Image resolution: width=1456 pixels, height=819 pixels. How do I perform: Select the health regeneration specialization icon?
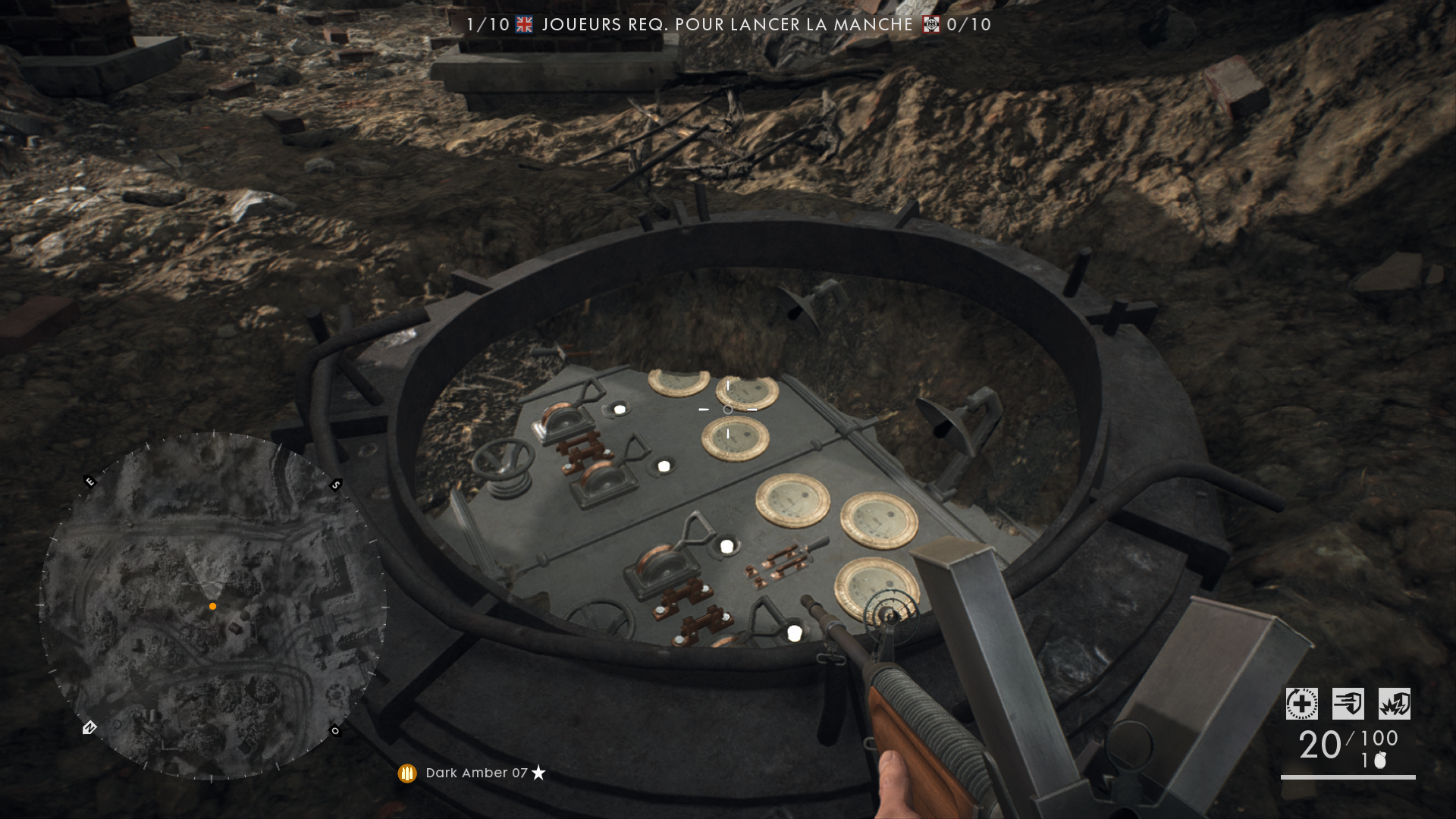(1301, 704)
